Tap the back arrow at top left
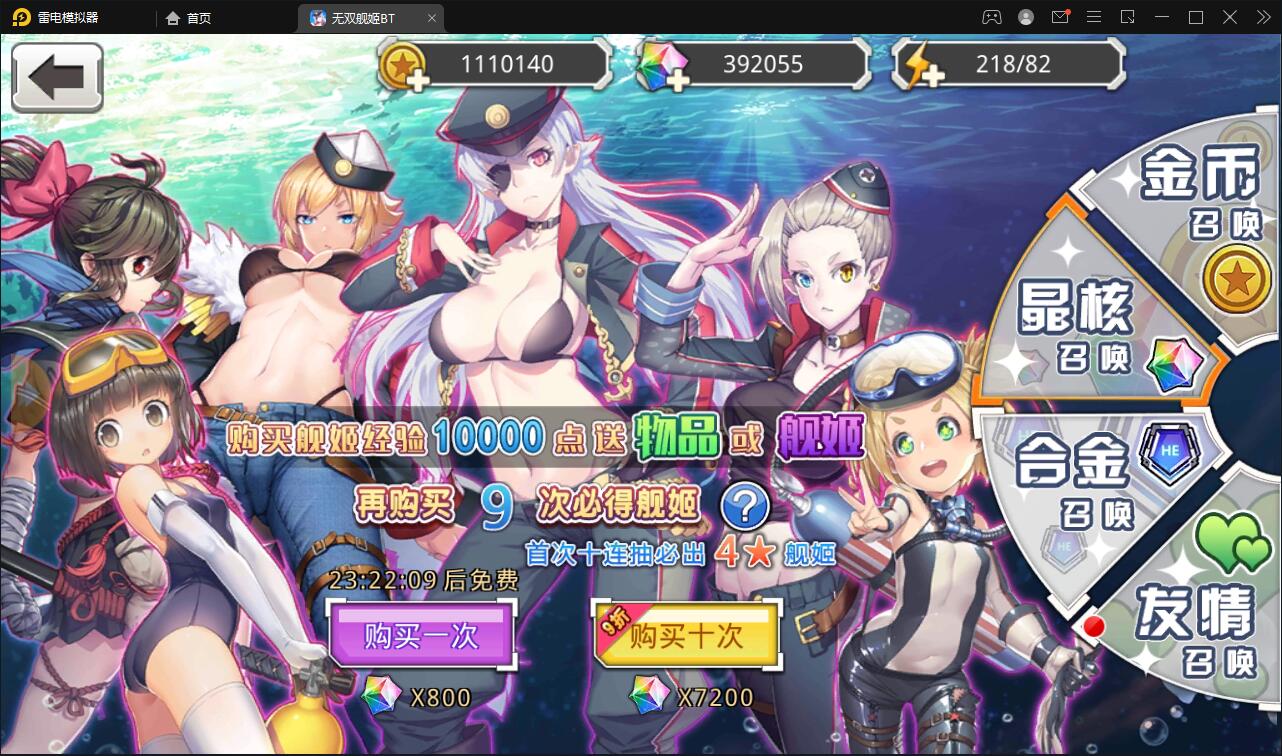The height and width of the screenshot is (756, 1282). [57, 77]
